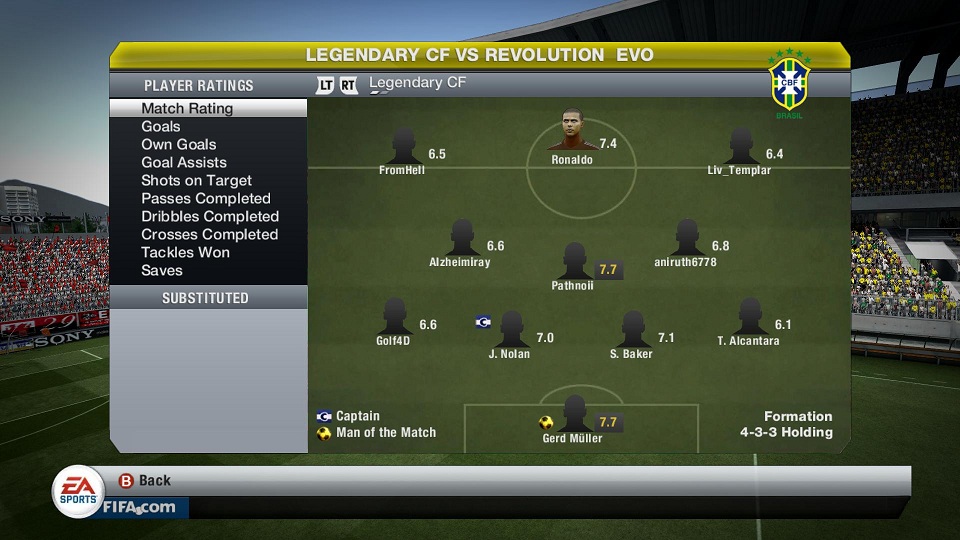Show Crosses Completed stat
The height and width of the screenshot is (540, 960).
(x=209, y=234)
